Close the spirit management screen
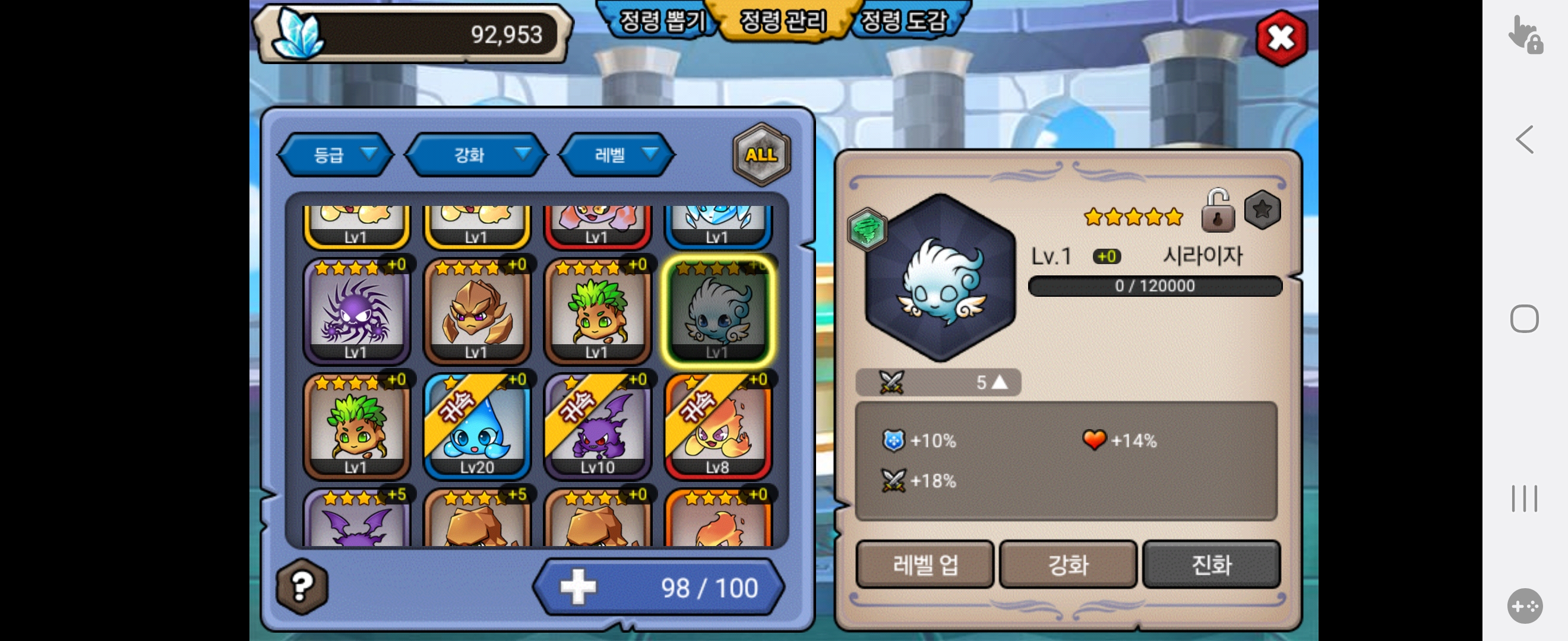Viewport: 1568px width, 641px height. pos(1281,39)
